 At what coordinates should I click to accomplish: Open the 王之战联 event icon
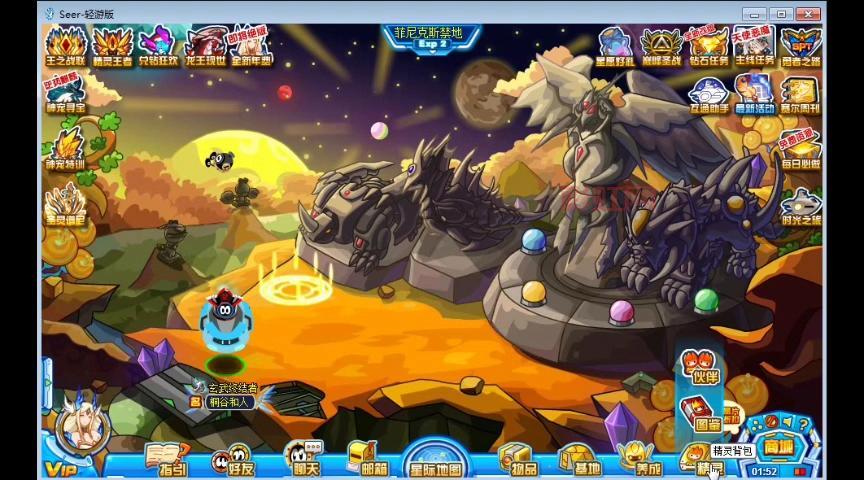click(x=65, y=46)
